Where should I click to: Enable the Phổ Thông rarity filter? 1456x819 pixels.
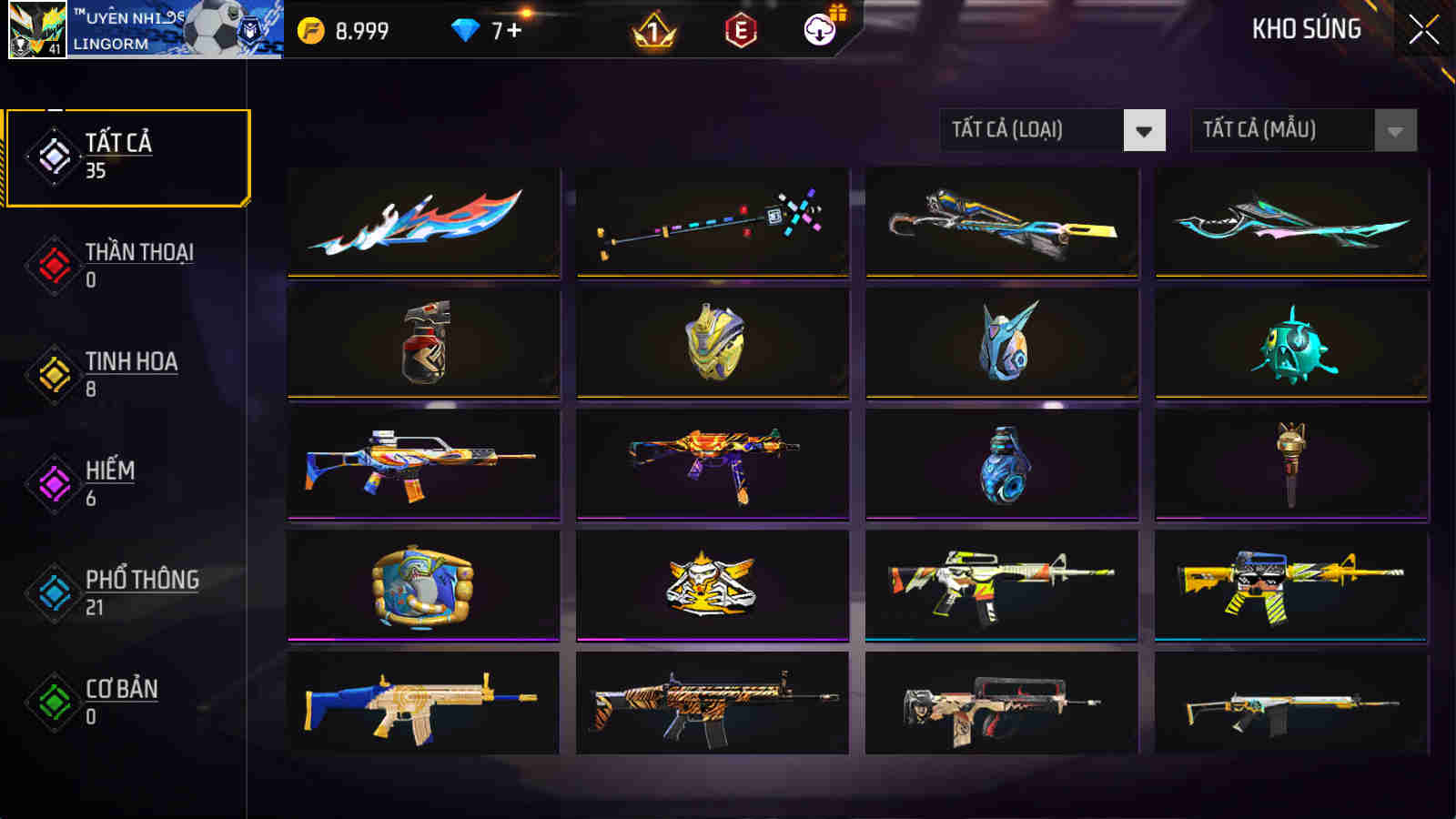point(52,591)
